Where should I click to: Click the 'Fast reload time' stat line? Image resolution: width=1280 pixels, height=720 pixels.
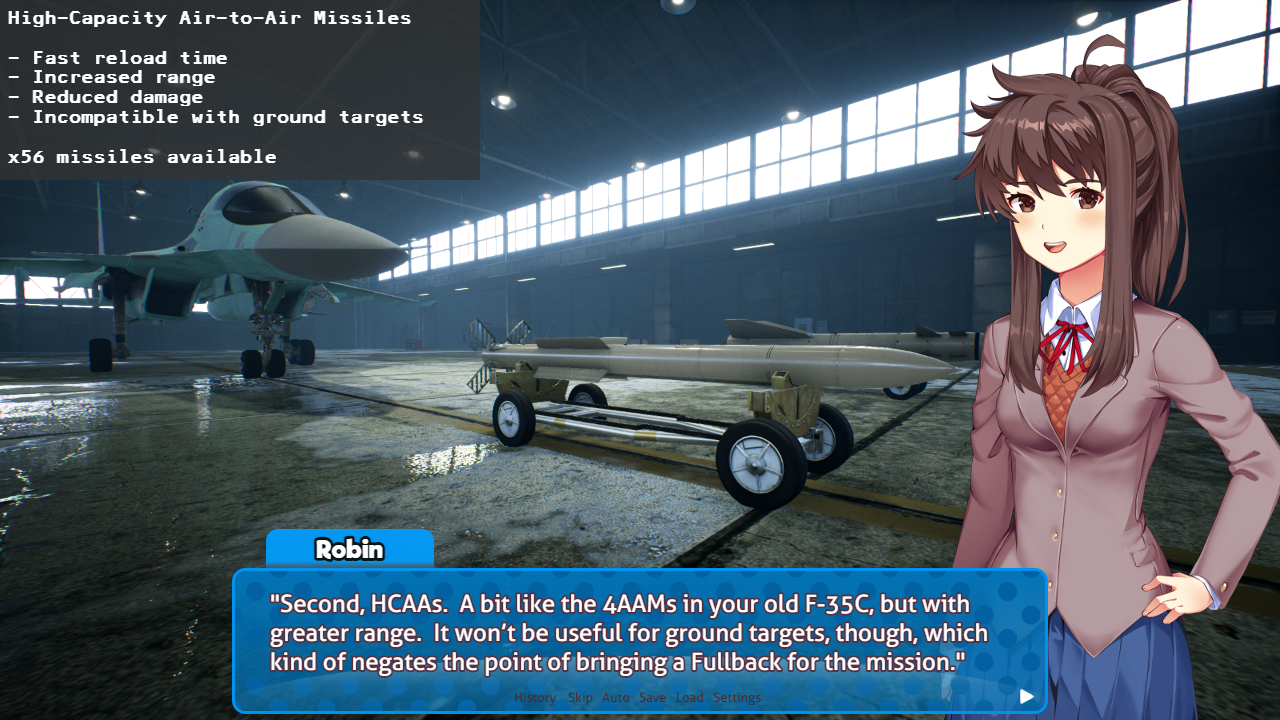118,57
